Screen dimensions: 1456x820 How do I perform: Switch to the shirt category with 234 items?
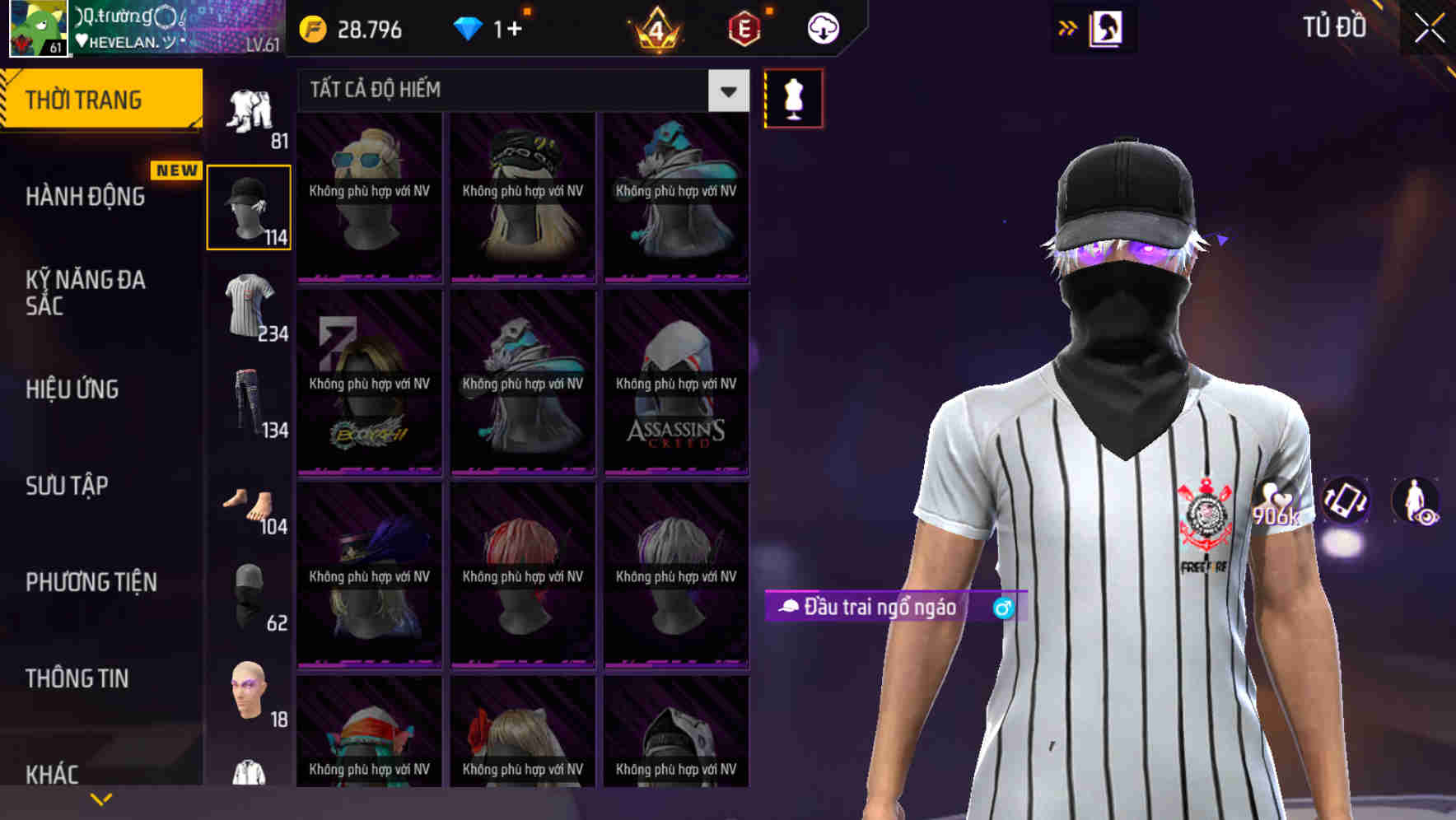point(248,309)
